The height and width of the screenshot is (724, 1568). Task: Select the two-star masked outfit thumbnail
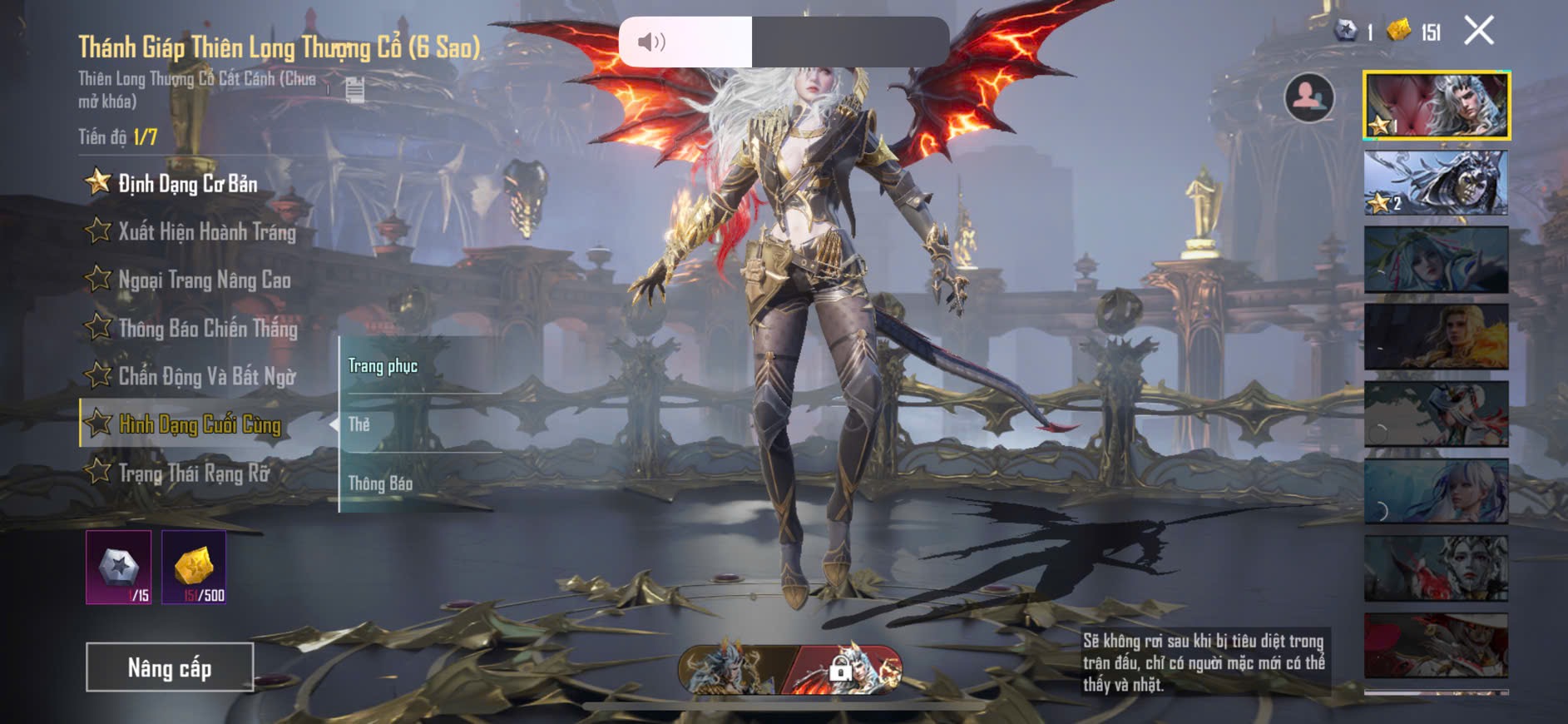point(1436,183)
